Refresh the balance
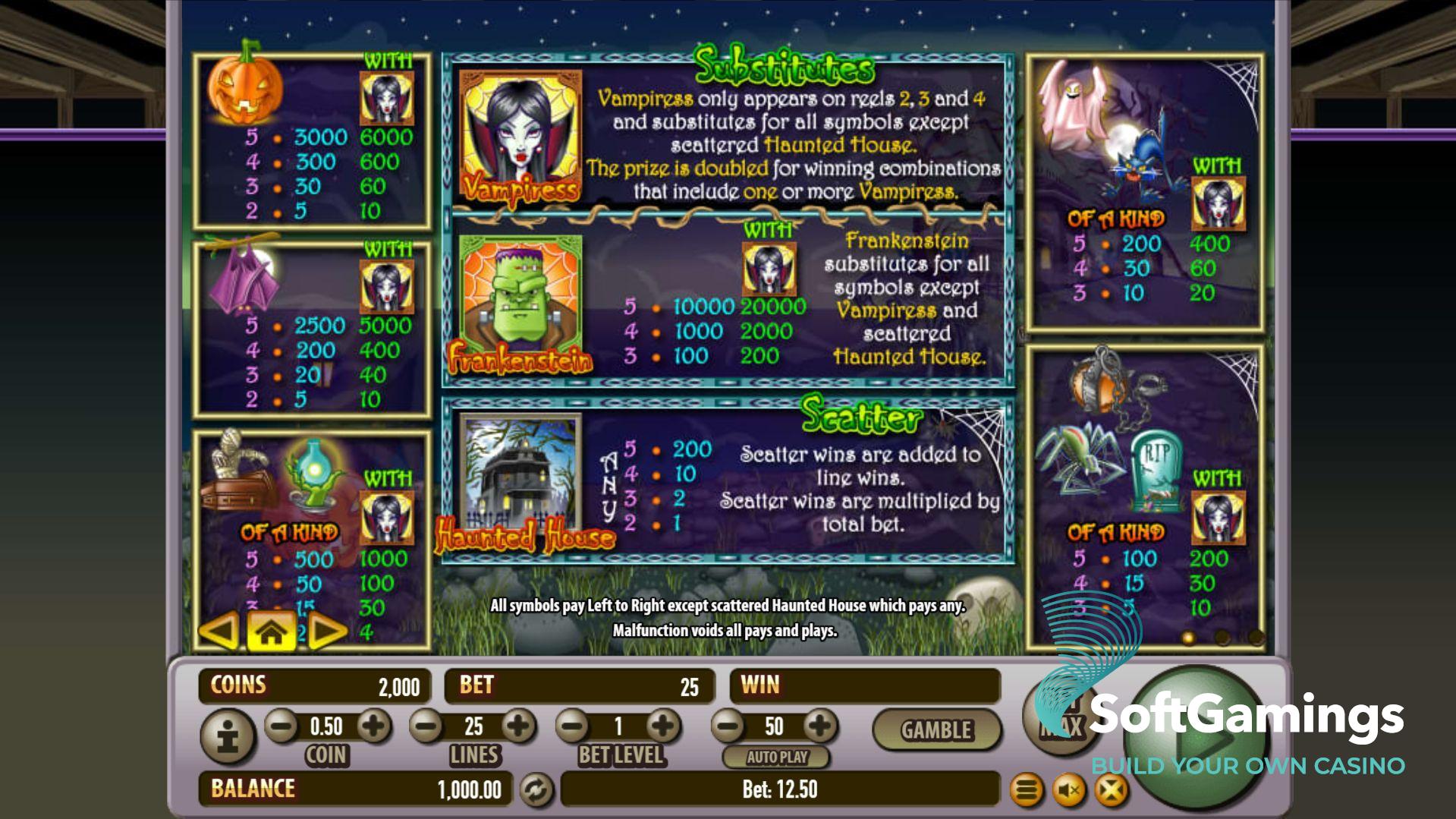The height and width of the screenshot is (819, 1456). click(536, 790)
